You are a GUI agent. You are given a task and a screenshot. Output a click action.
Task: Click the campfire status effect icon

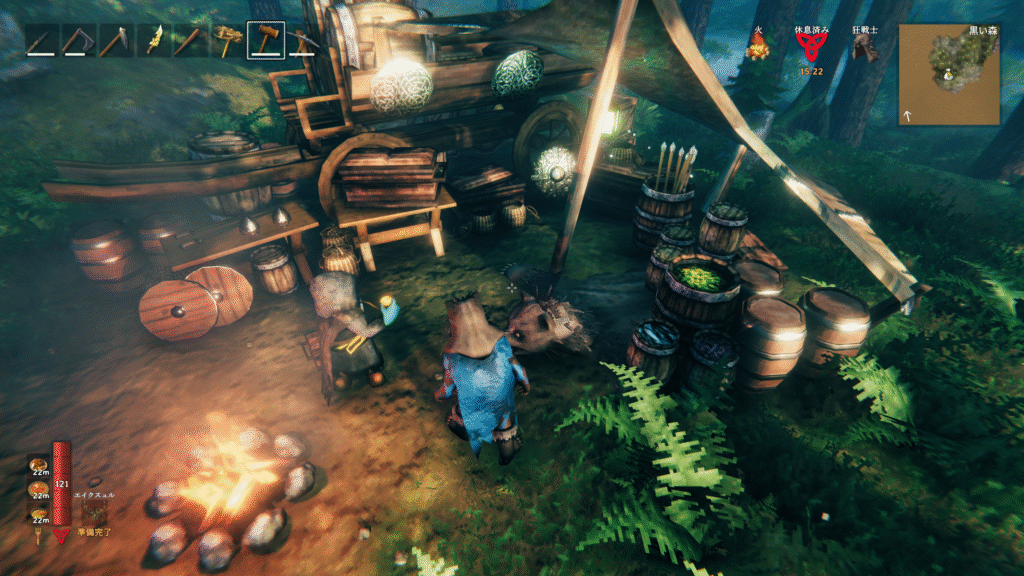coord(757,48)
